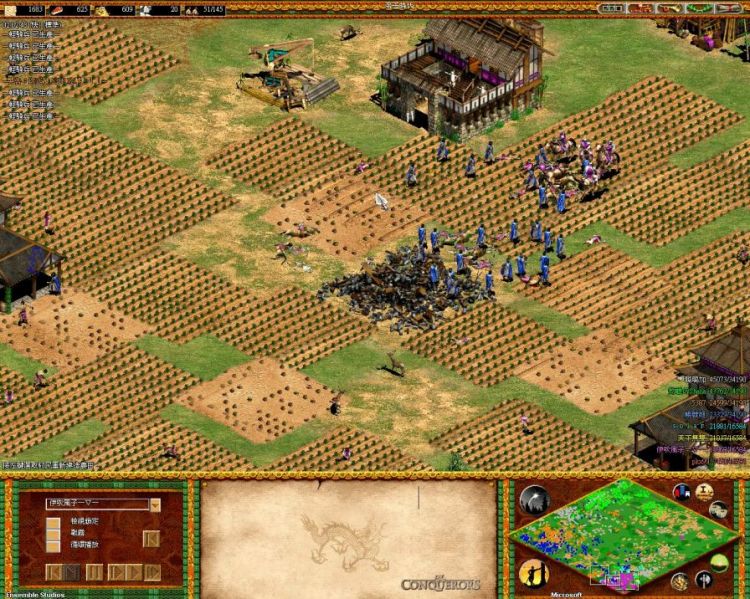The image size is (750, 599).
Task: Pause the recorded game playback
Action: [94, 572]
